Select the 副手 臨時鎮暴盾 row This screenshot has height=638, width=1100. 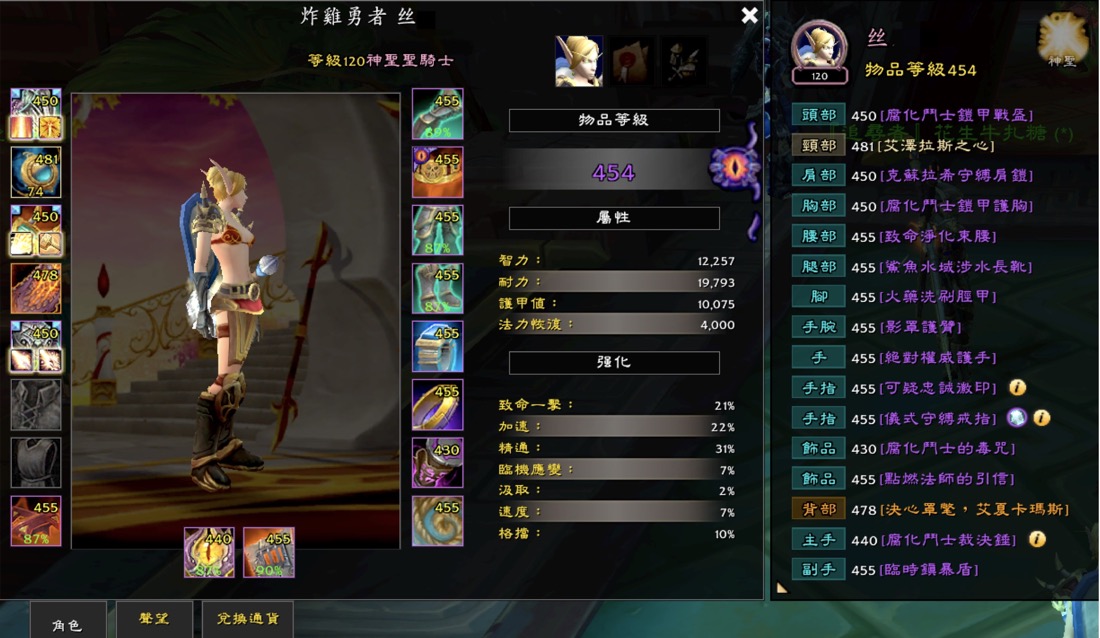click(x=819, y=569)
